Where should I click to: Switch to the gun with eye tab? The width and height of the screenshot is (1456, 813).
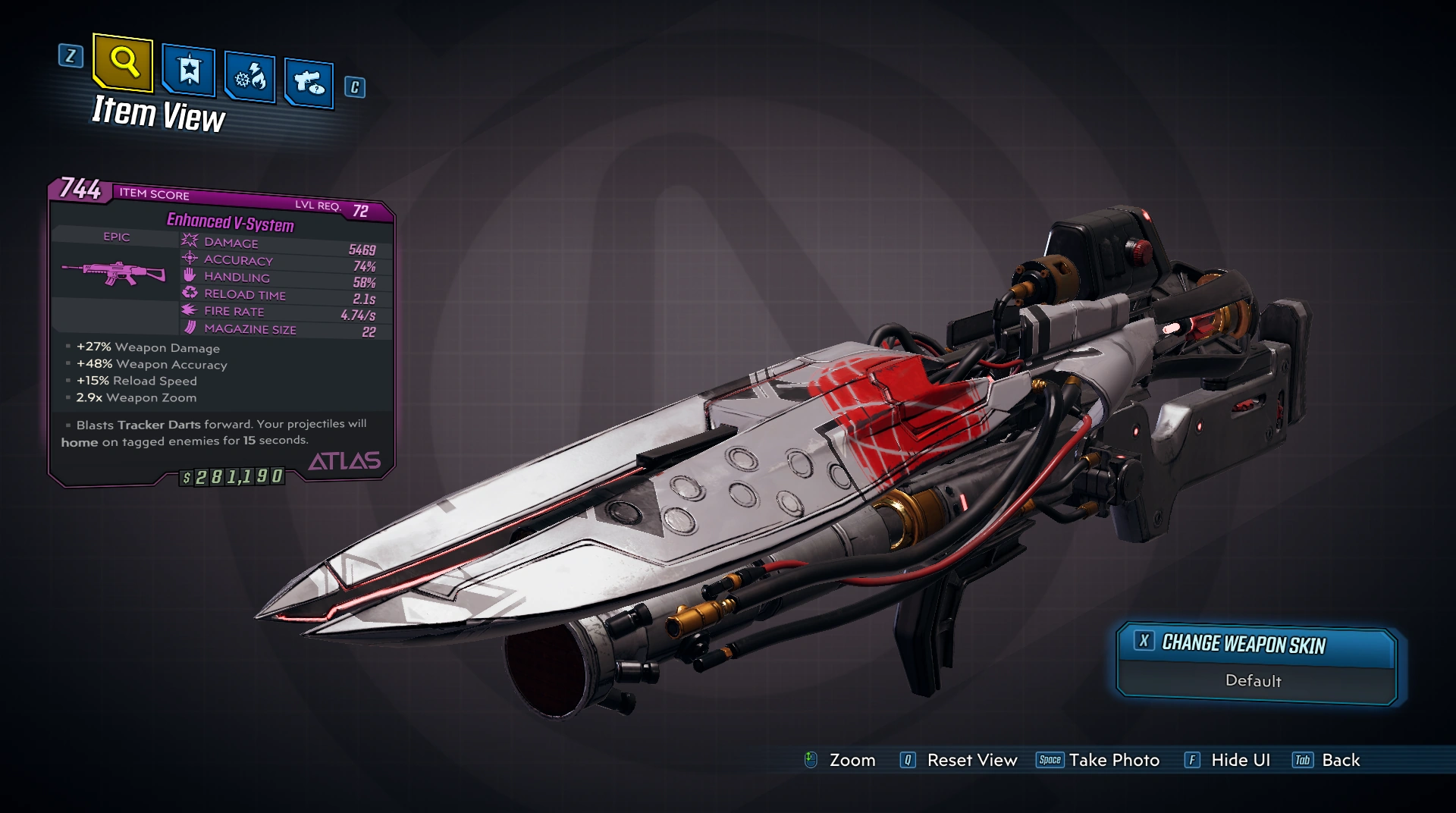(x=309, y=82)
